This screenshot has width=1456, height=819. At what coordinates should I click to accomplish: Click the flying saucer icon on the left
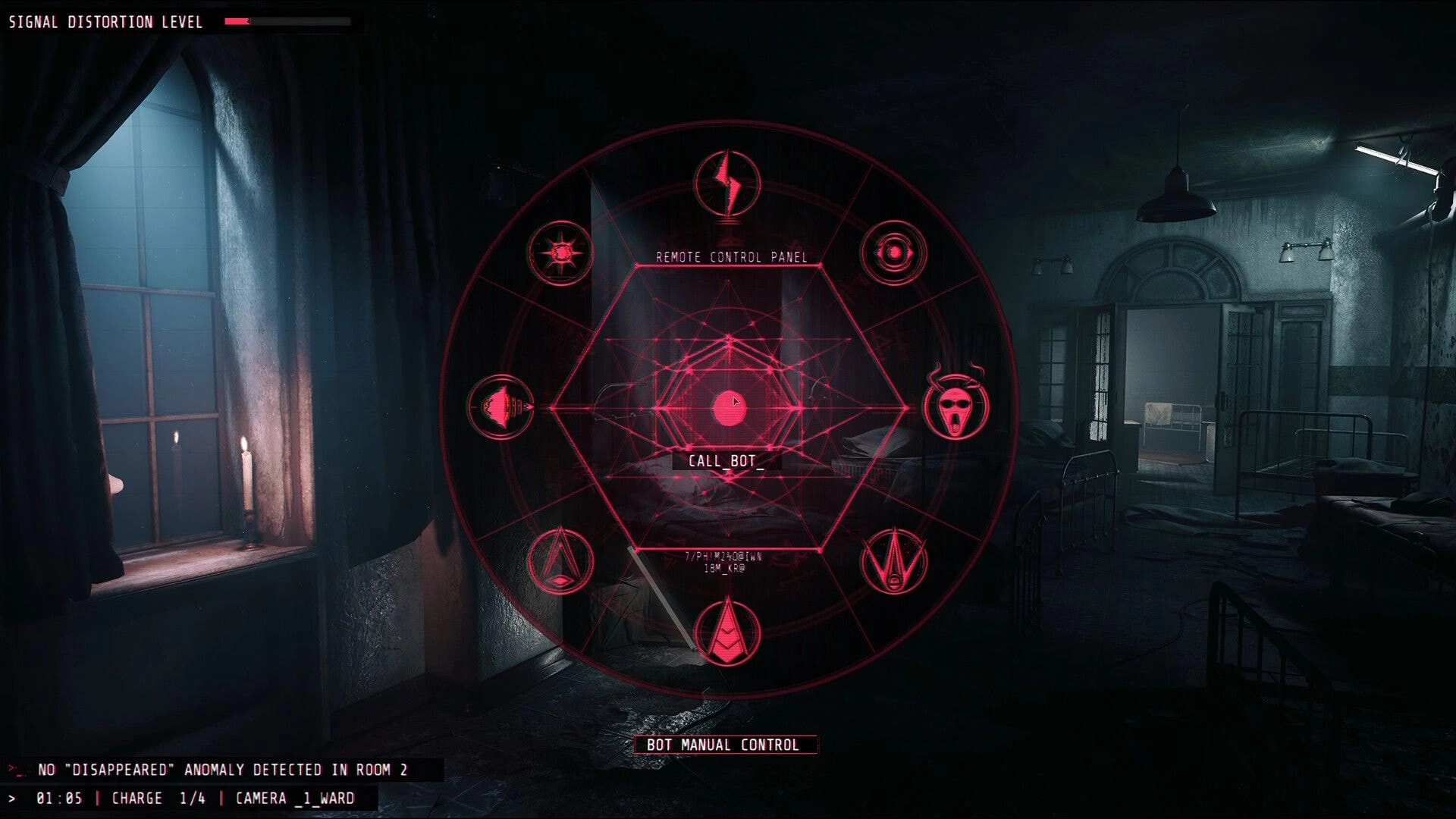coord(502,406)
